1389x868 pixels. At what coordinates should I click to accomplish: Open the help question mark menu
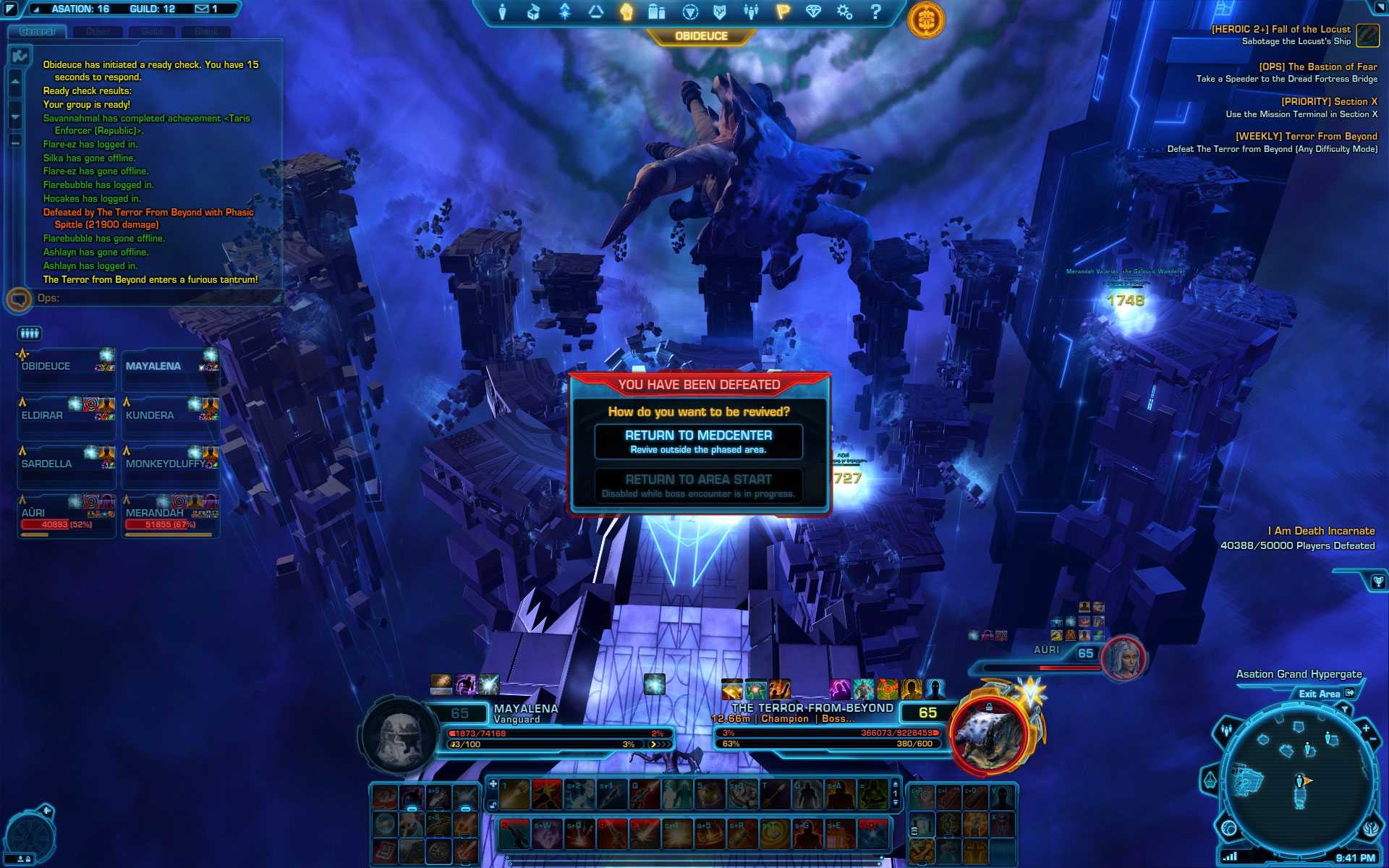pyautogui.click(x=875, y=12)
